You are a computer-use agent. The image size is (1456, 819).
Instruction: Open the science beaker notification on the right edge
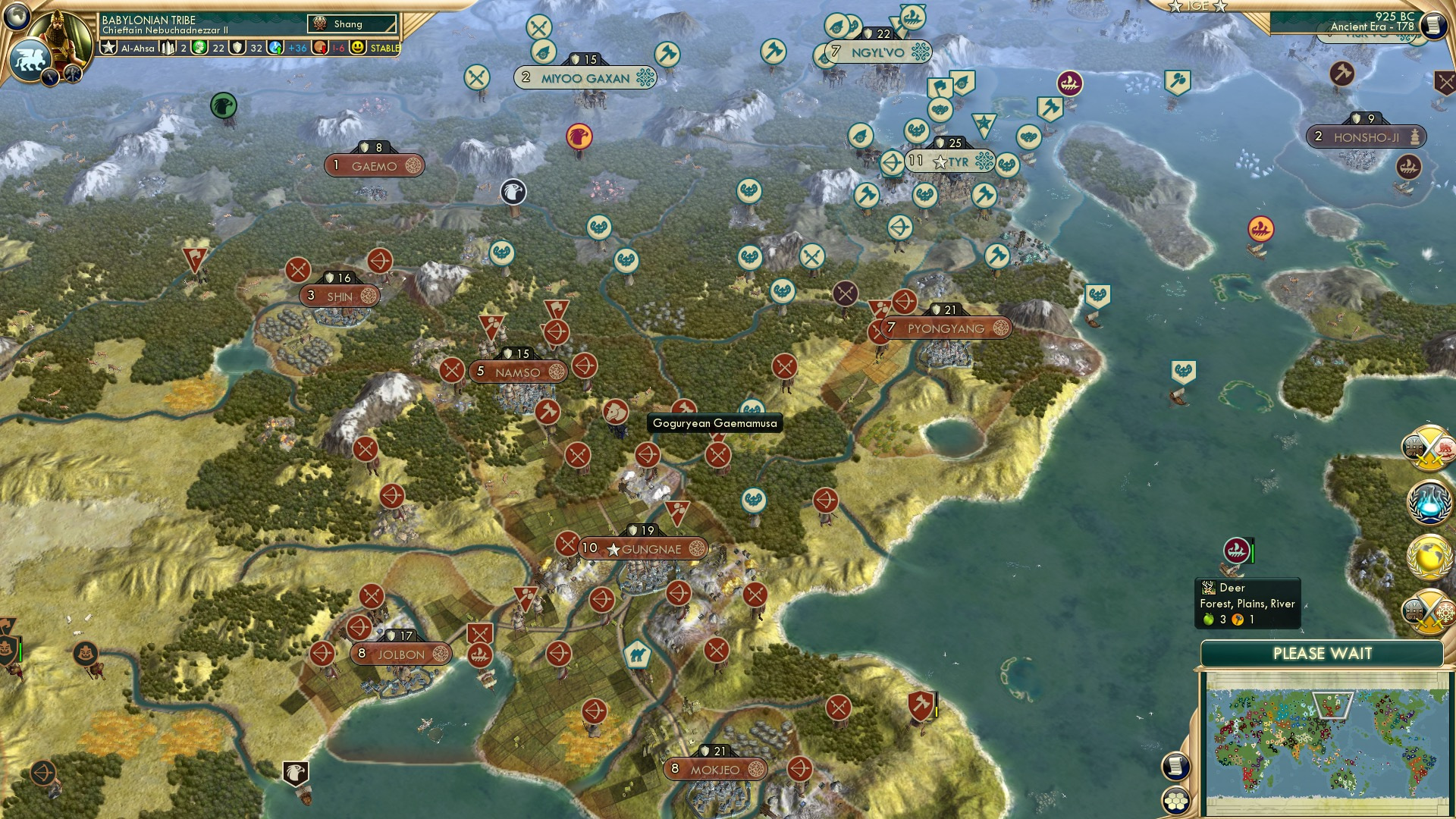click(1429, 501)
